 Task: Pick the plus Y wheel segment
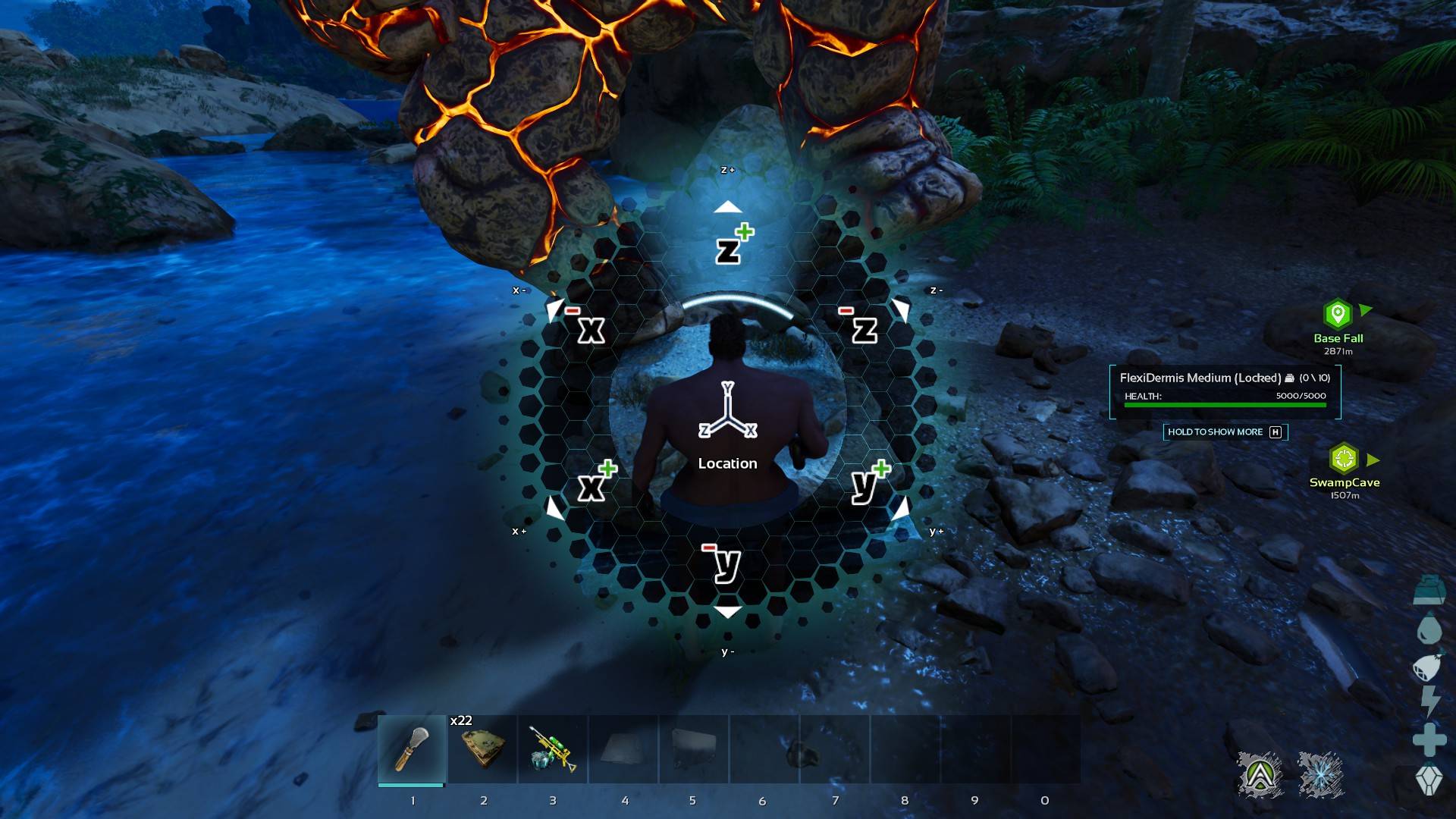pyautogui.click(x=866, y=482)
